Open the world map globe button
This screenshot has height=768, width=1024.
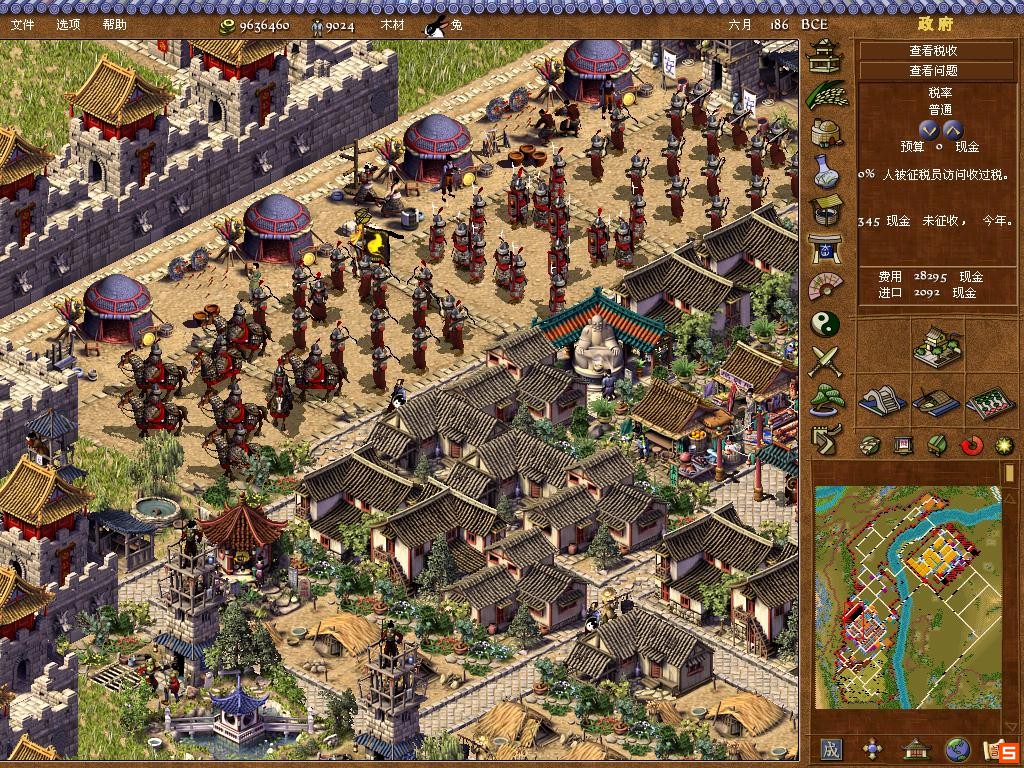(957, 749)
